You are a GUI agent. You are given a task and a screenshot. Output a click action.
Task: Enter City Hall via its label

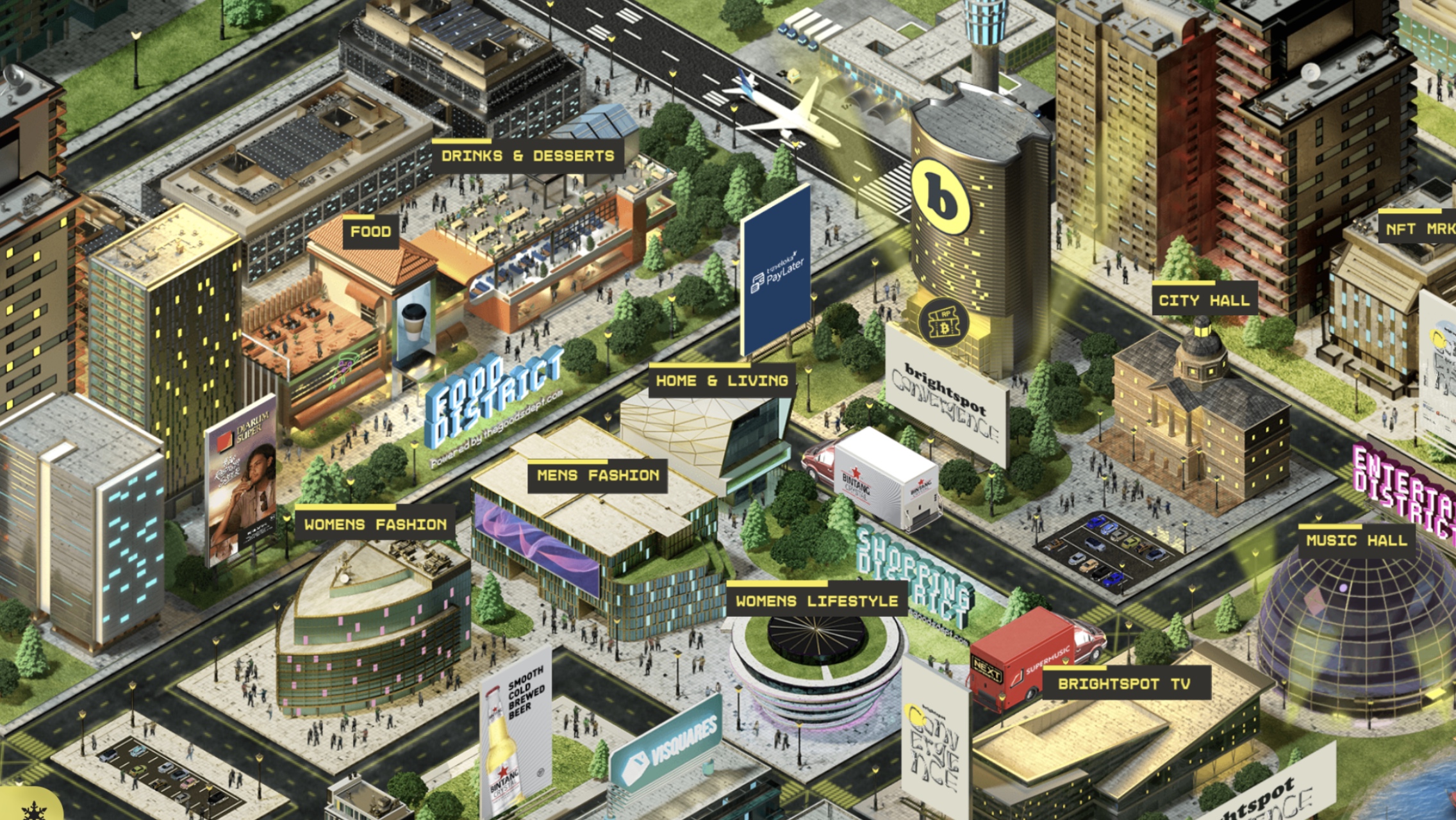(x=1204, y=301)
